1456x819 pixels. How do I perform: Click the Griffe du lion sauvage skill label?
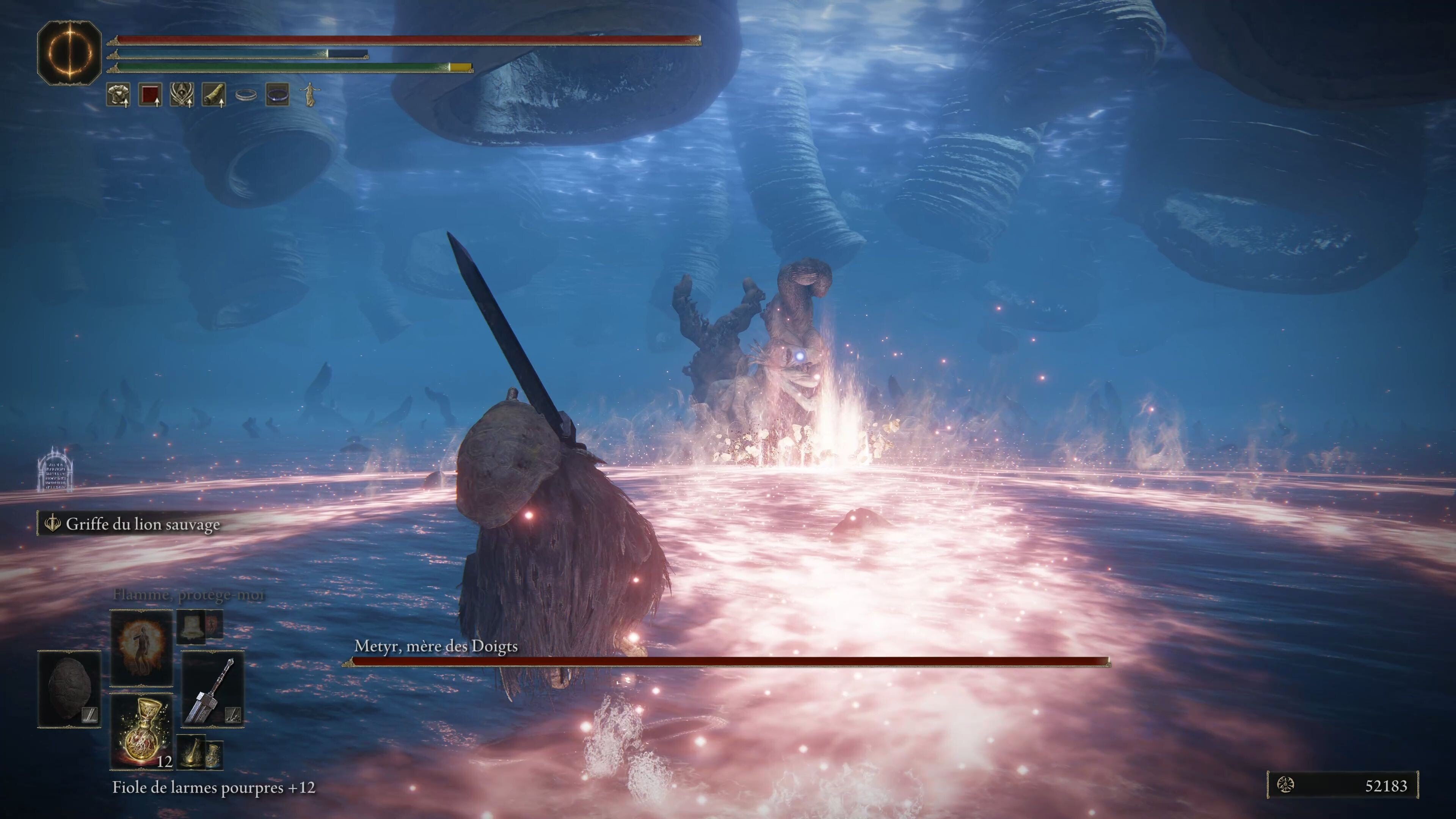[143, 524]
